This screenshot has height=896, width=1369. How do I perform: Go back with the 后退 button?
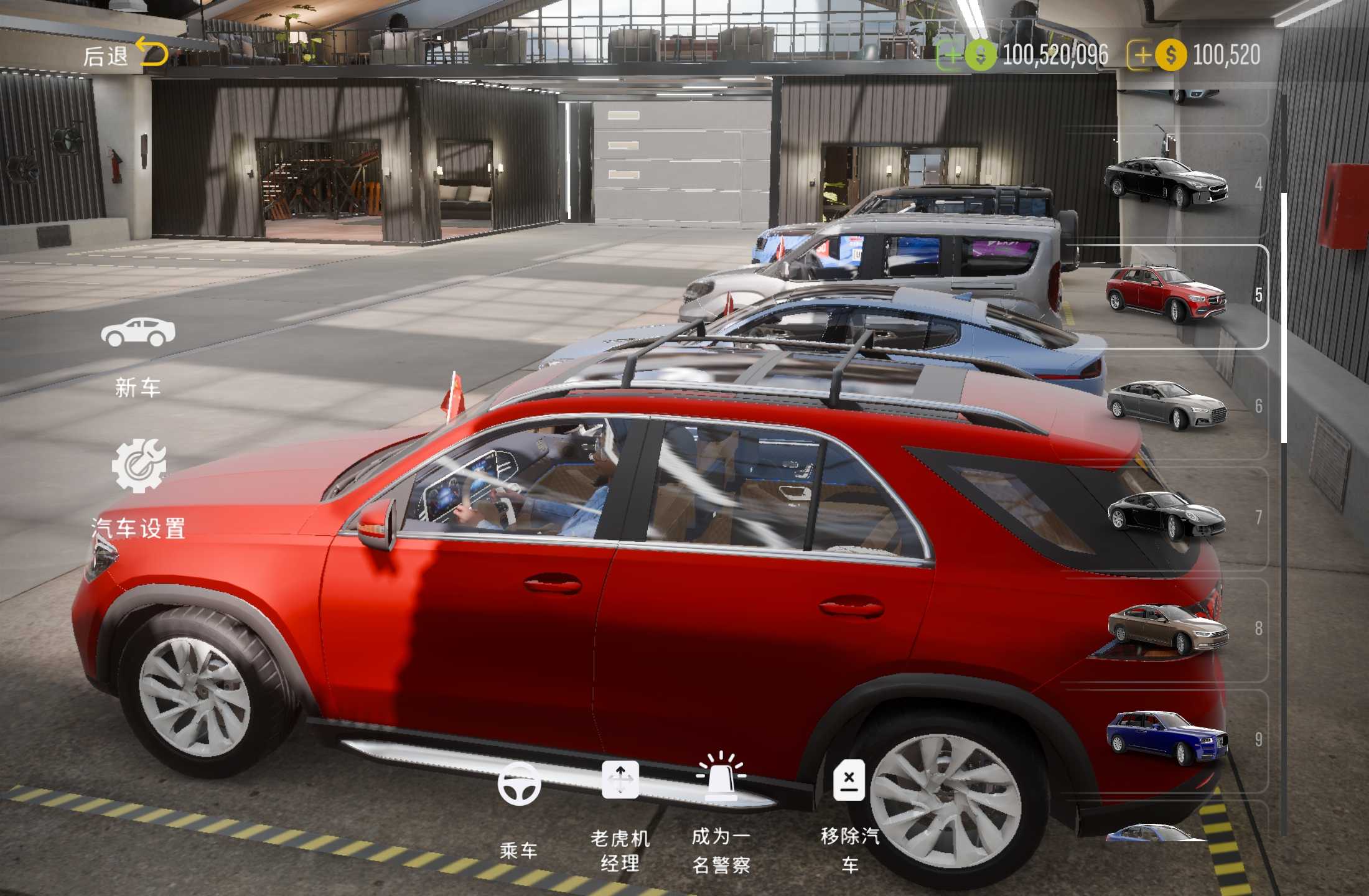point(124,55)
